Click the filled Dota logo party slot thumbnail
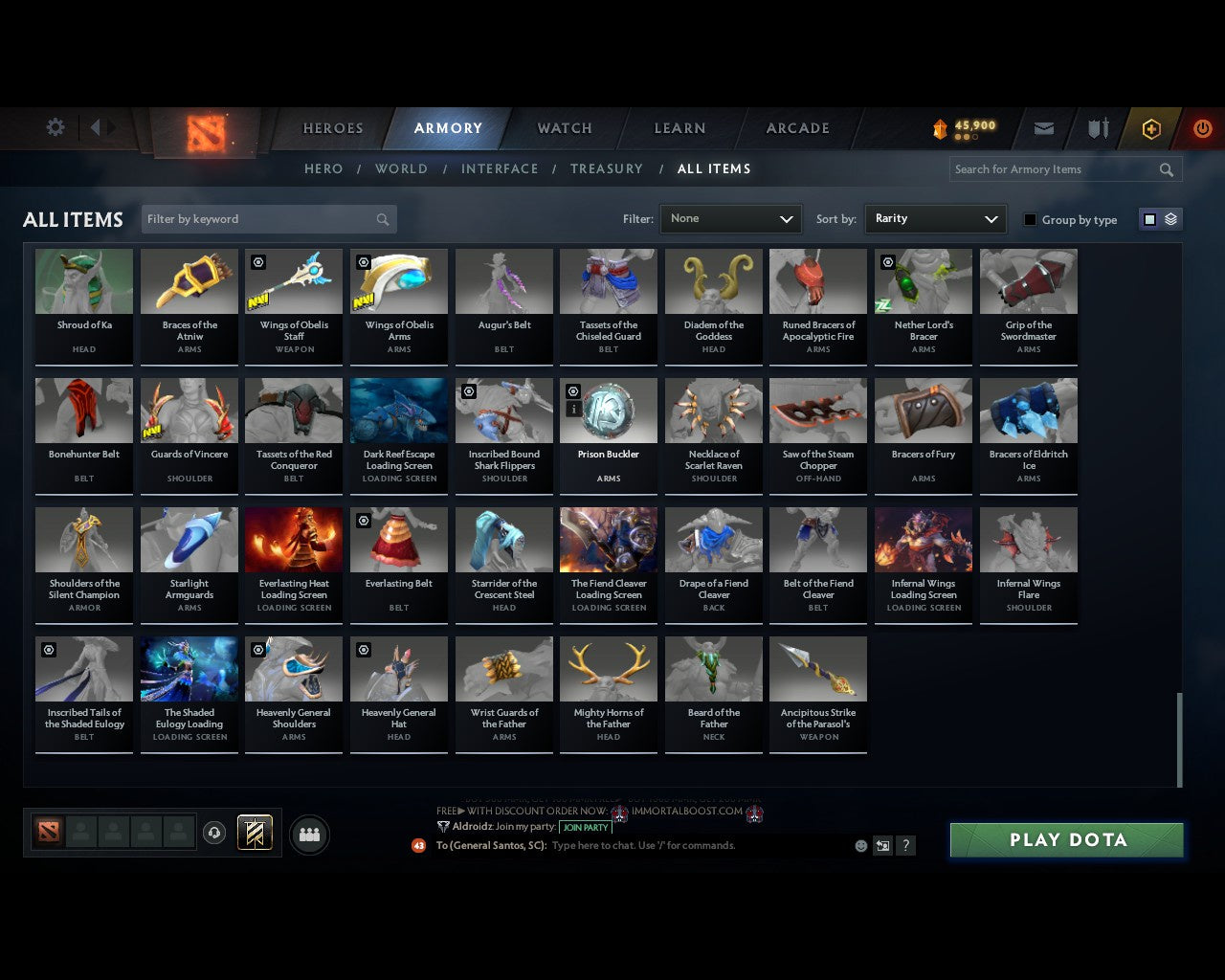 50,832
